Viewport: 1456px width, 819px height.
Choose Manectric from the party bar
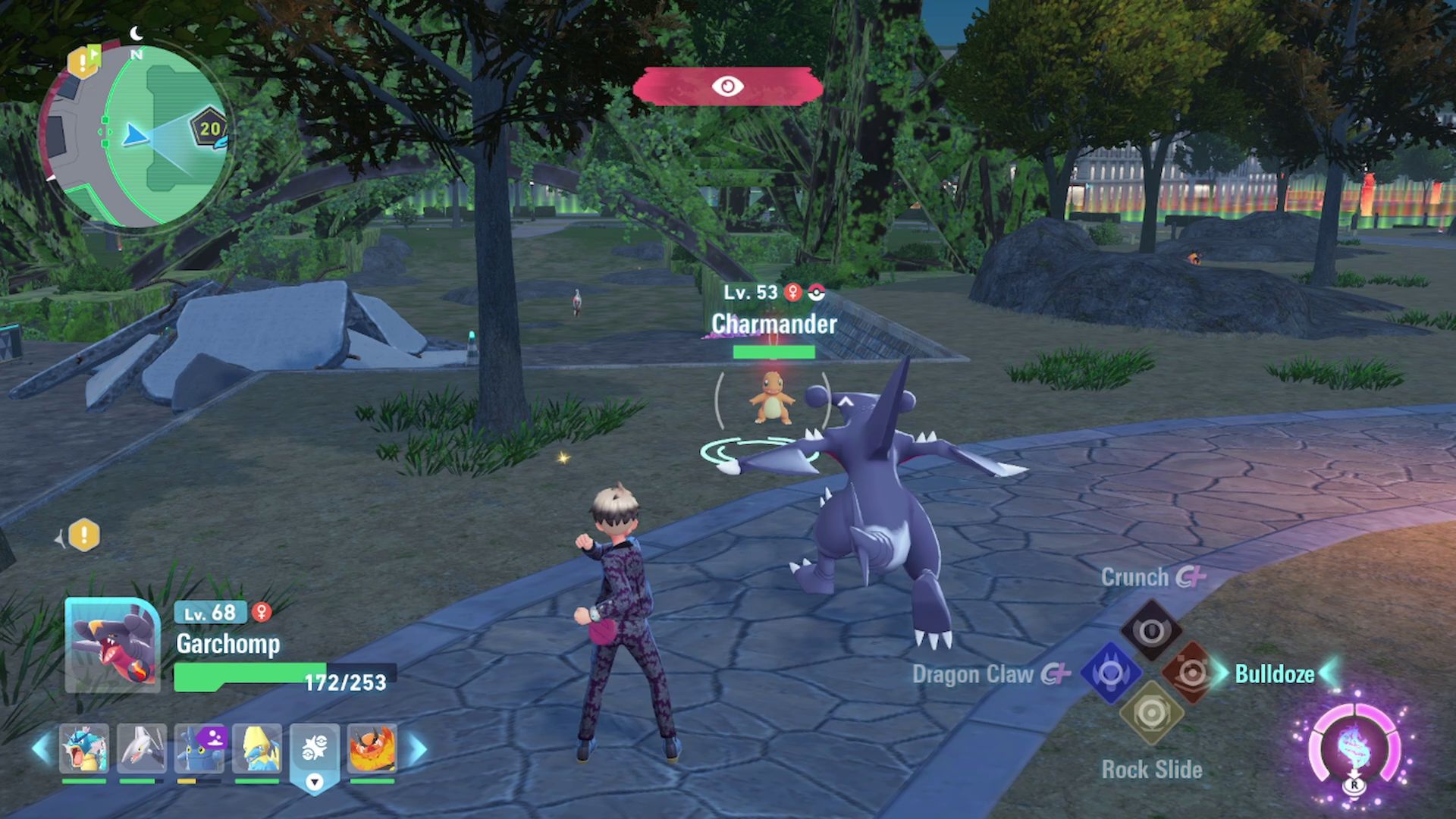(257, 748)
